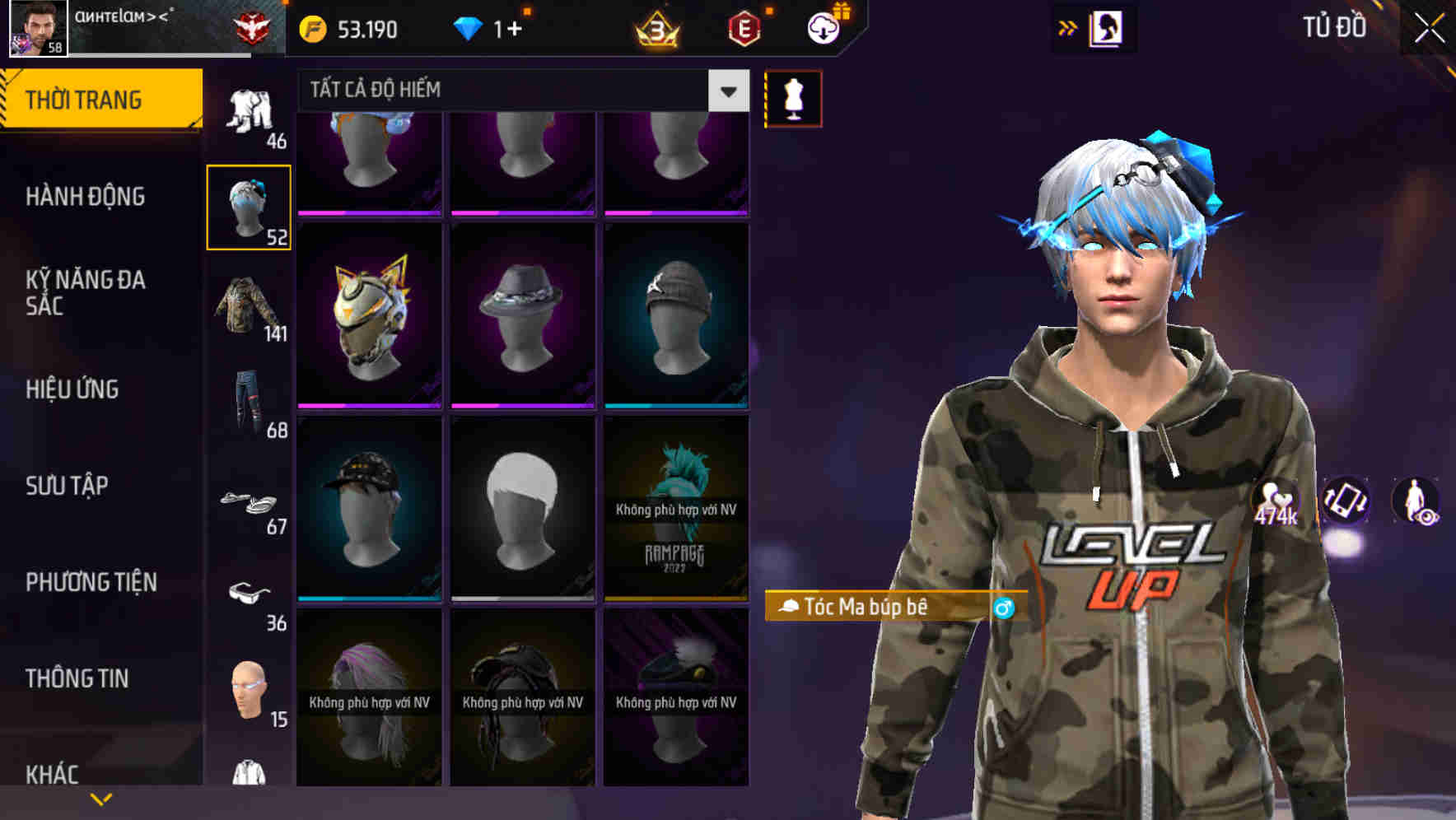Screen dimensions: 1456x820
Task: Open the PHƯƠNG TIỆN section
Action: 90,582
